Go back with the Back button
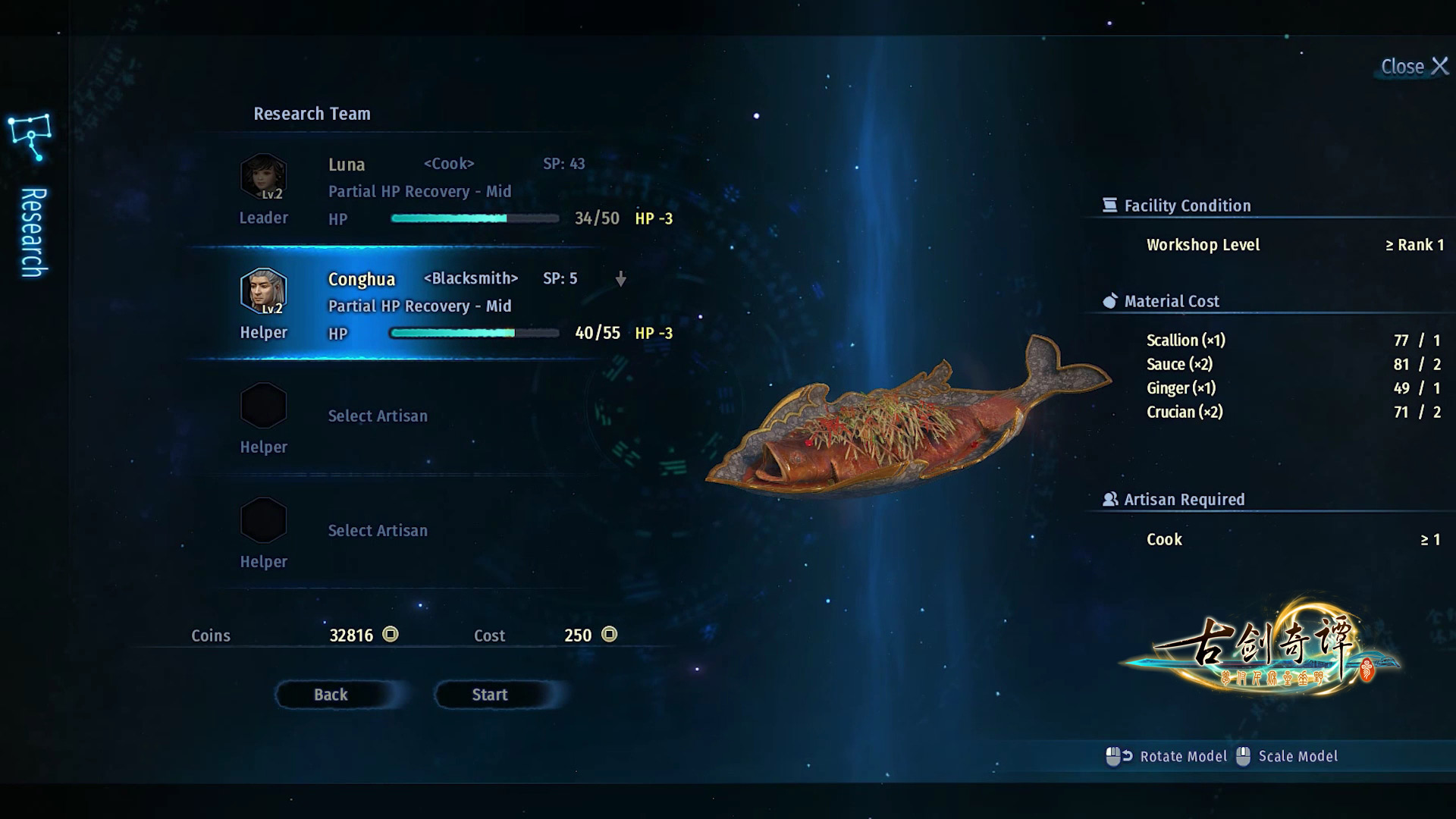Screen dimensions: 1456x819 [331, 695]
